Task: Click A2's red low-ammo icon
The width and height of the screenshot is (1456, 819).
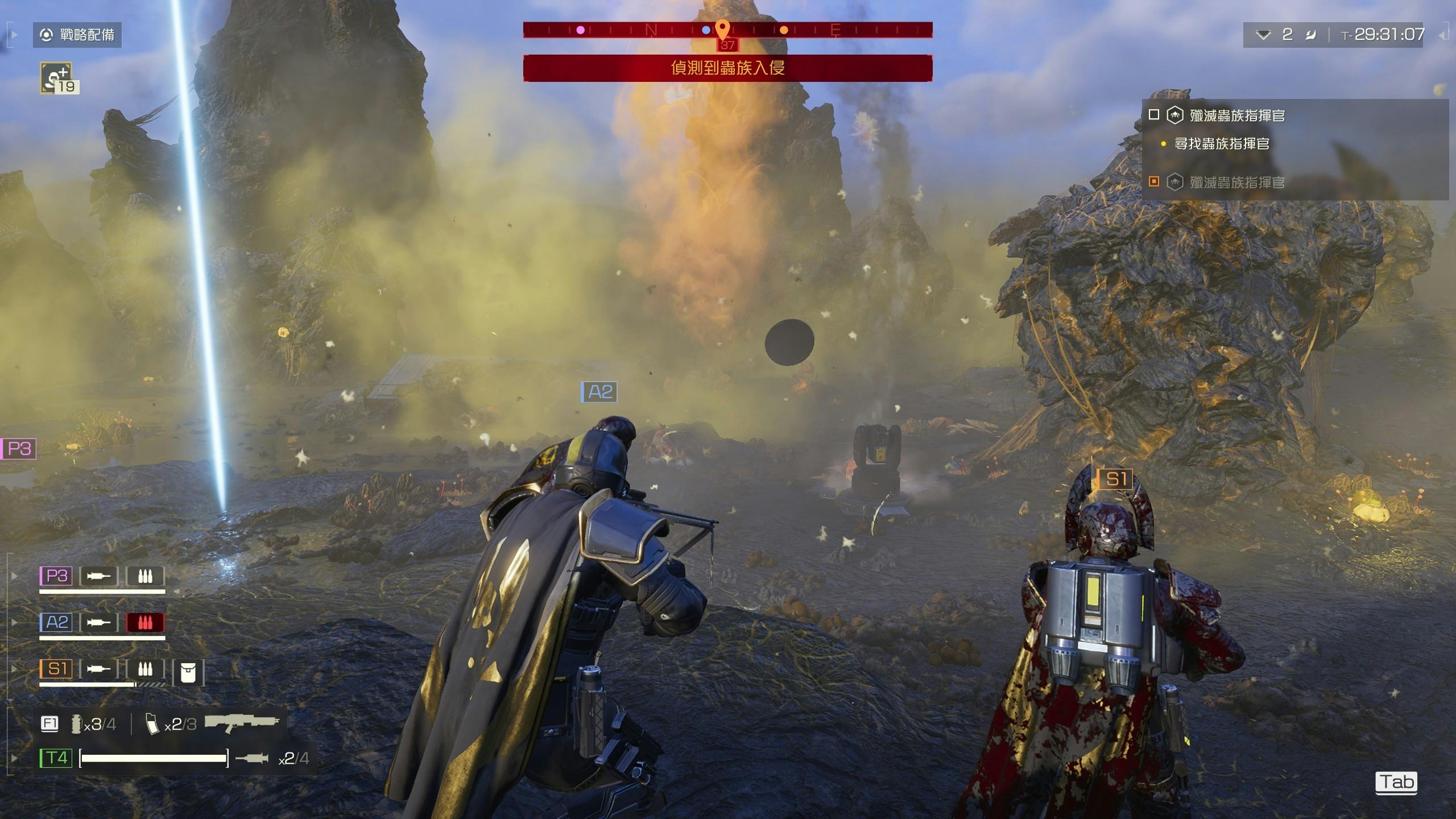Action: (145, 622)
